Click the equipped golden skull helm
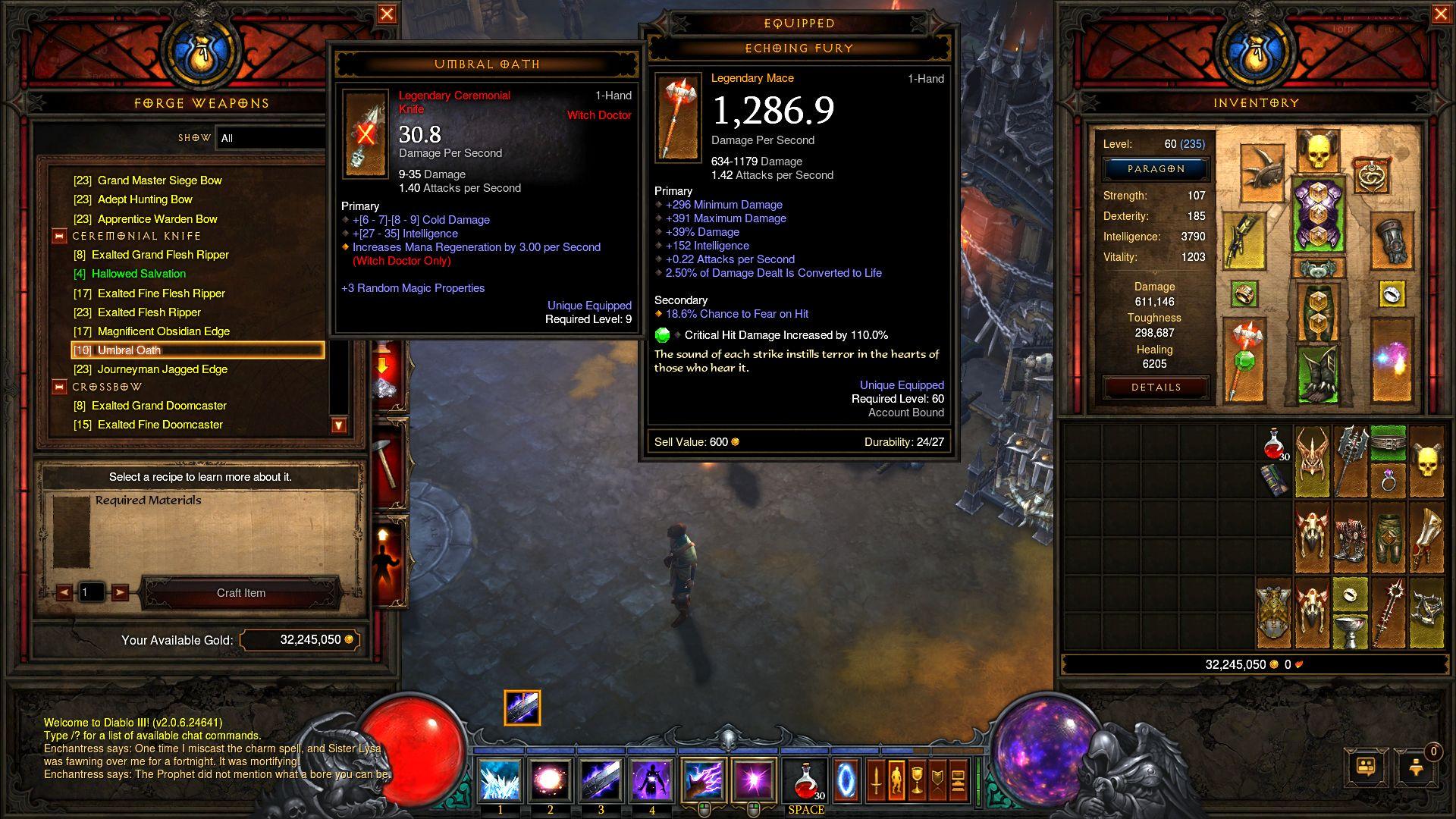This screenshot has height=819, width=1456. click(1318, 151)
